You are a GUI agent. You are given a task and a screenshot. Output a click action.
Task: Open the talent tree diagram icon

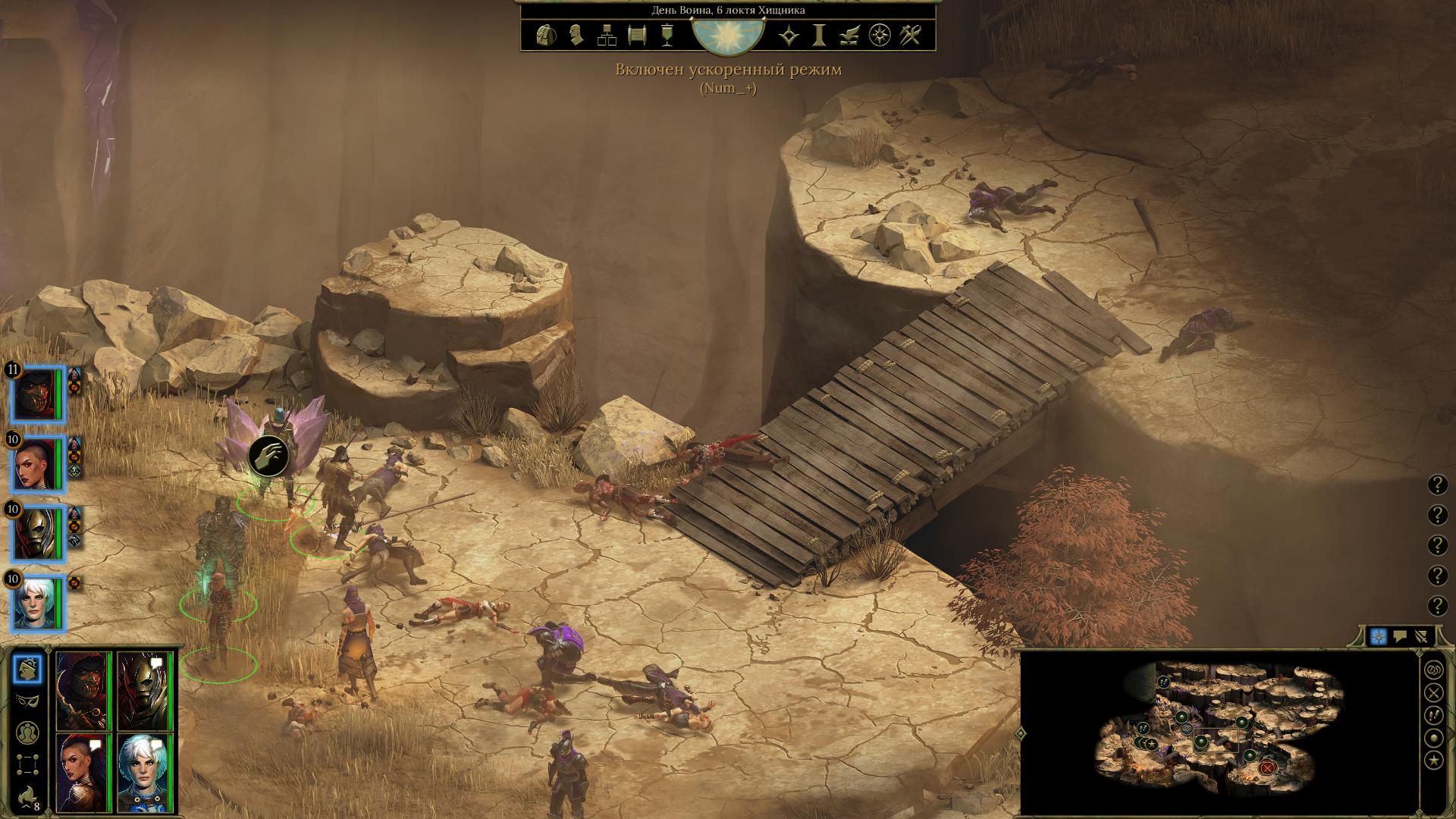point(607,35)
